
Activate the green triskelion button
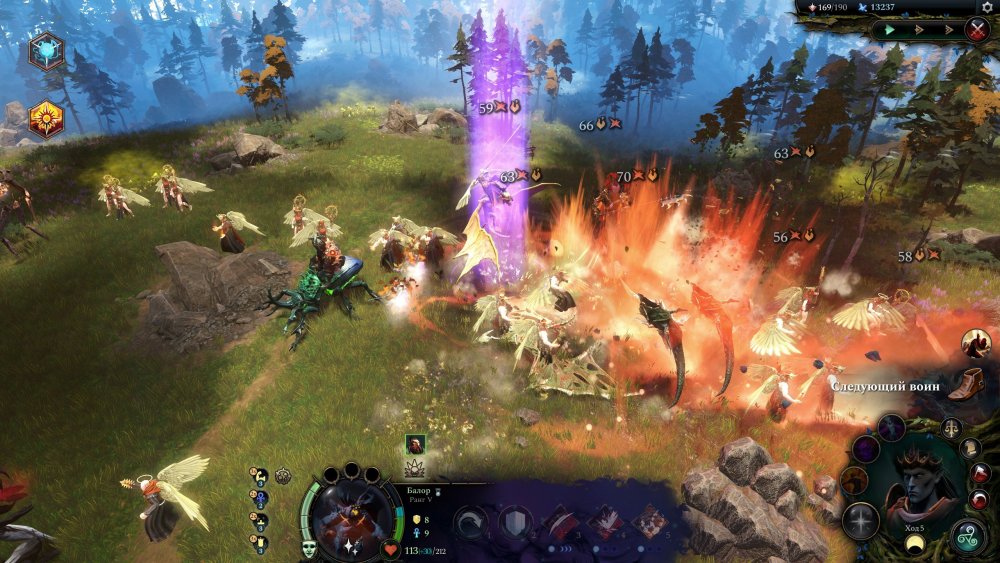(967, 537)
